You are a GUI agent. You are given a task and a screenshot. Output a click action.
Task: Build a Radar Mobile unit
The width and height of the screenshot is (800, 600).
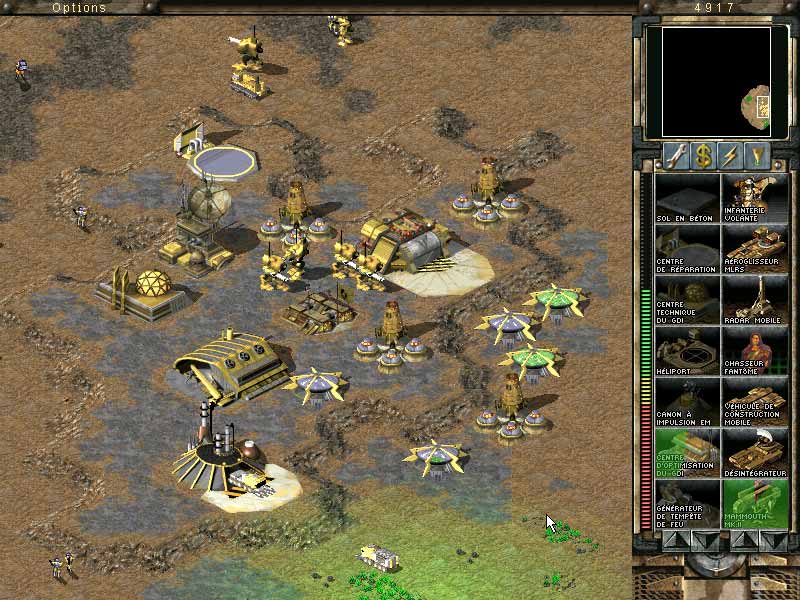coord(755,300)
